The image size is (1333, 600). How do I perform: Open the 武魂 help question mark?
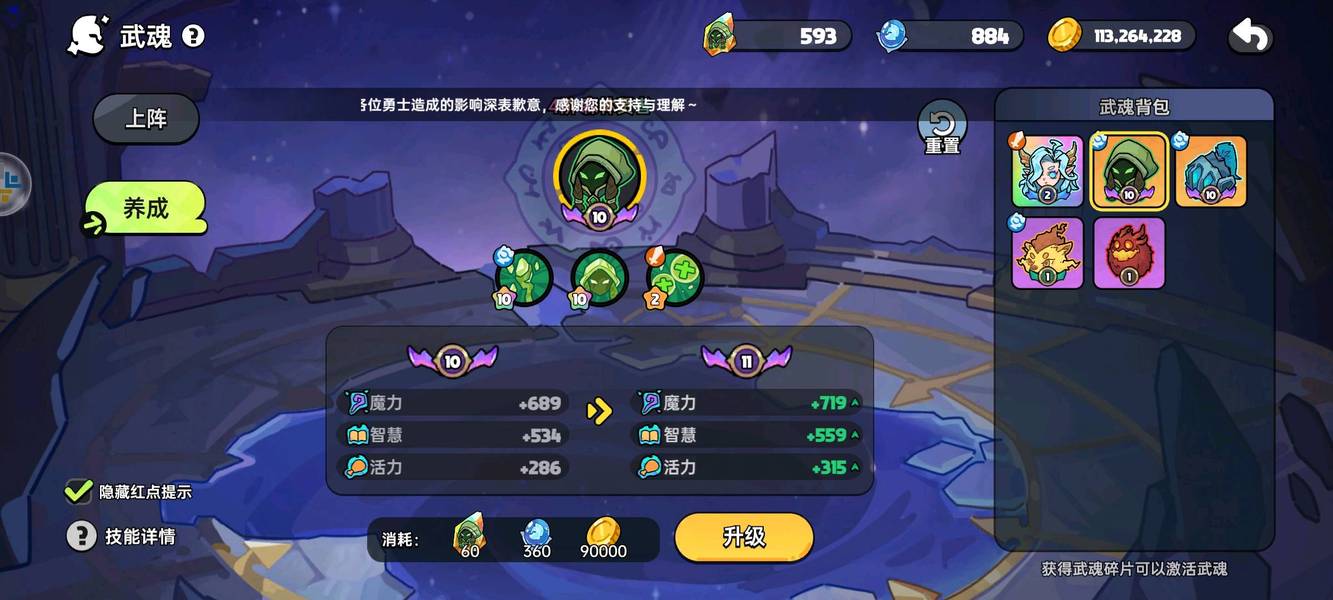coord(194,37)
